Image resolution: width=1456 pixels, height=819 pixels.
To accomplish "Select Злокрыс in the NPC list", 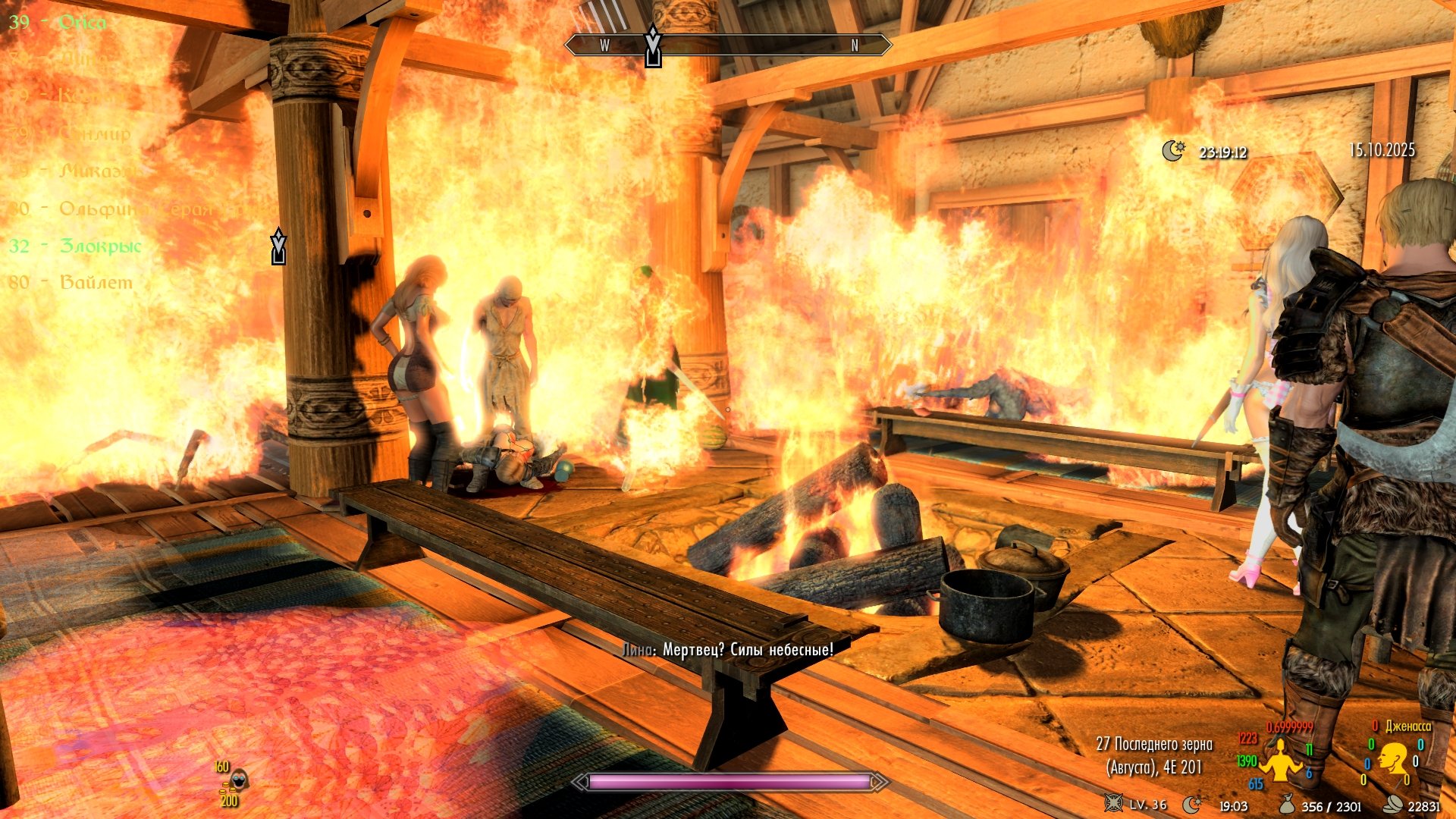I will tap(100, 246).
